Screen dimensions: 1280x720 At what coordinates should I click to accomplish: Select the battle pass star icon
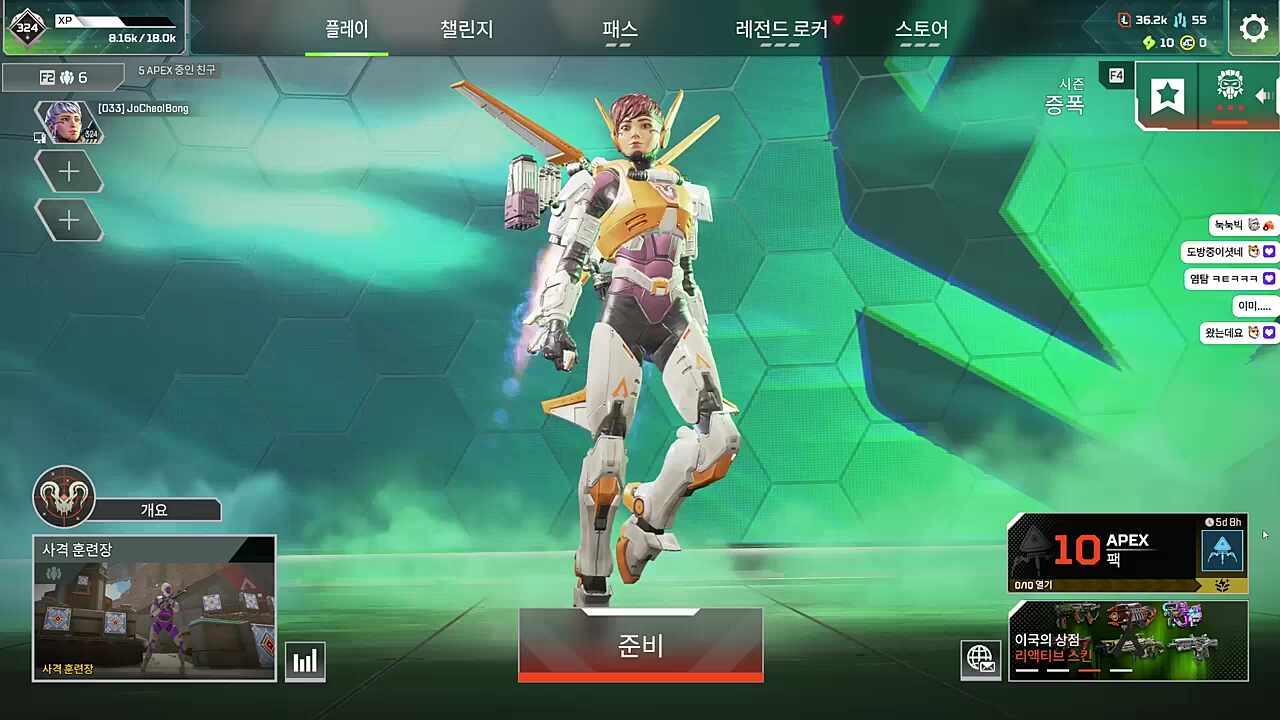pos(1167,95)
